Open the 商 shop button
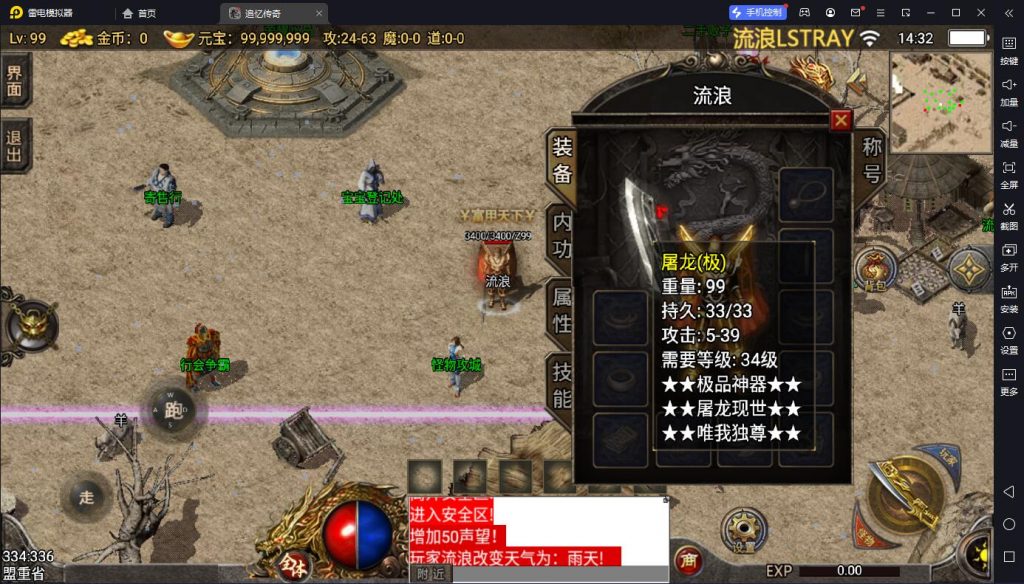 click(x=687, y=560)
